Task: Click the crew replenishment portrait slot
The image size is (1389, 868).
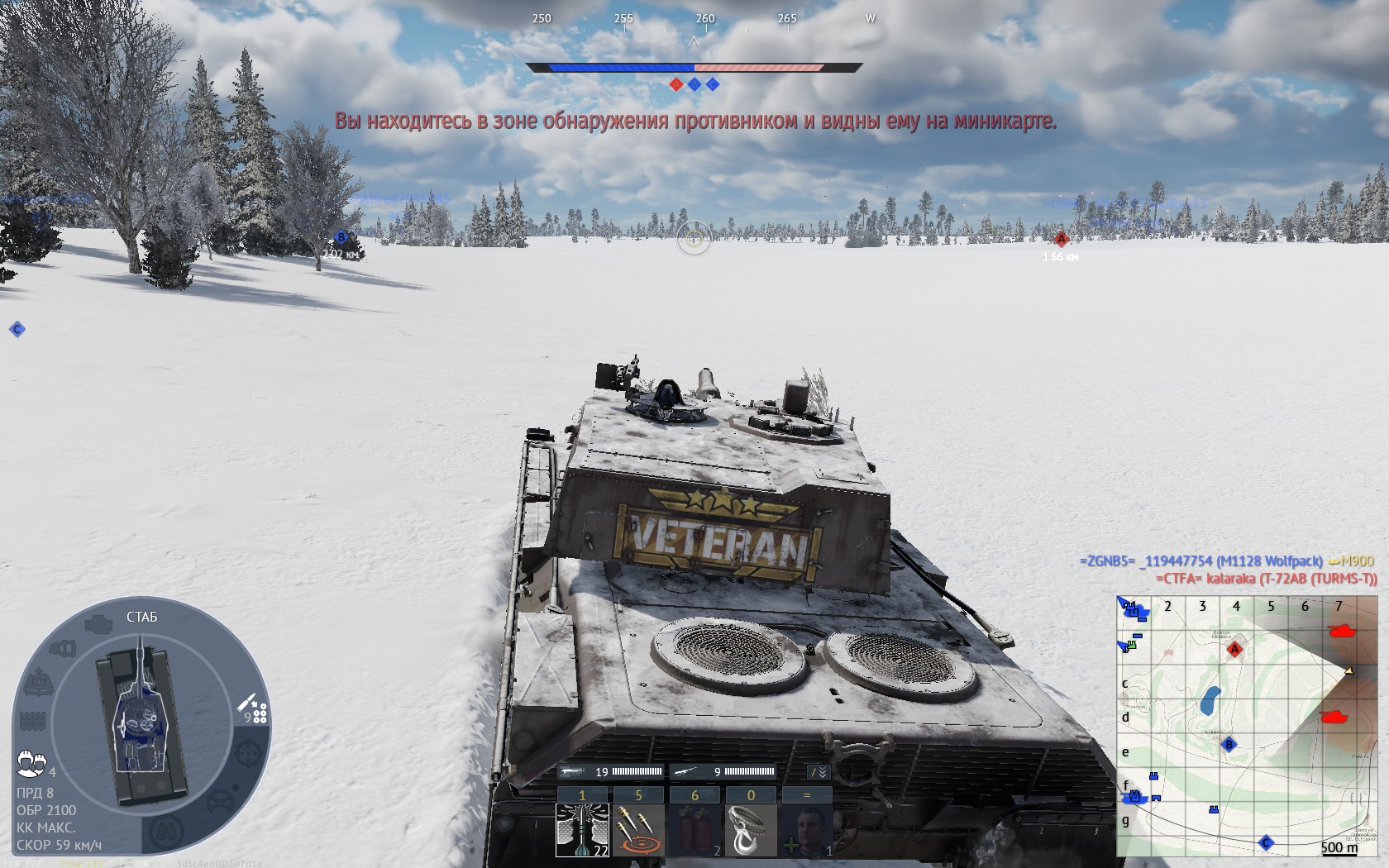Action: coord(807,830)
